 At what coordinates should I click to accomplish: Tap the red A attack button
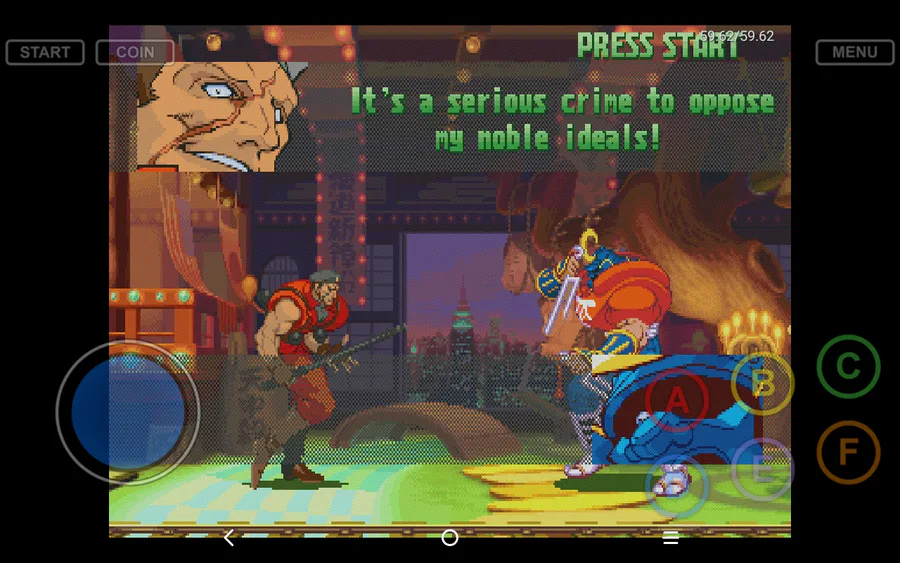pos(677,400)
